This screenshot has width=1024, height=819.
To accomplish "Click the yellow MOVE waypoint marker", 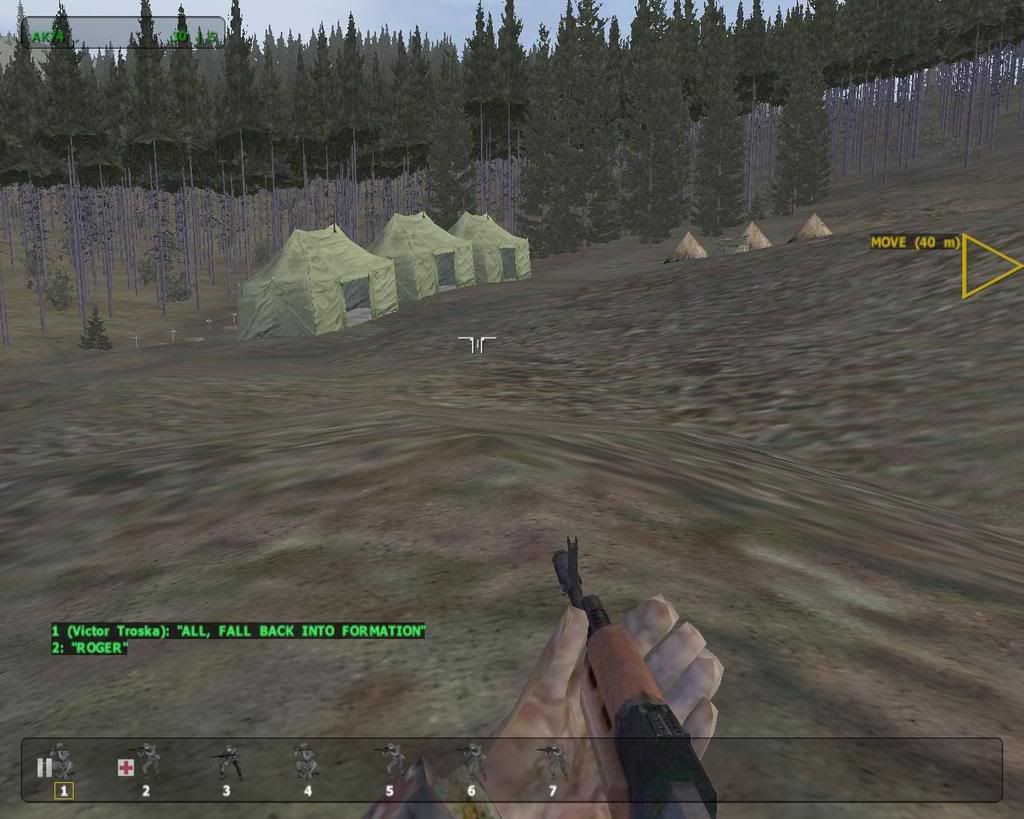I will [x=985, y=266].
